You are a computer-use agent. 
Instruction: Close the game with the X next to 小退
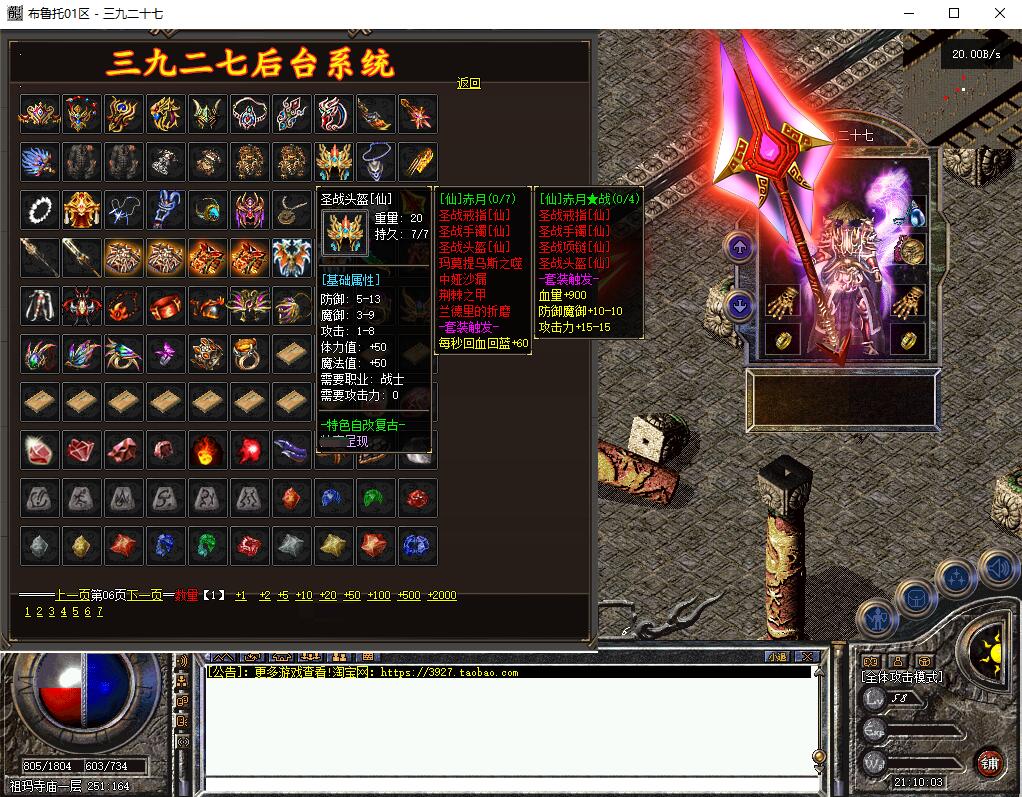tap(806, 657)
